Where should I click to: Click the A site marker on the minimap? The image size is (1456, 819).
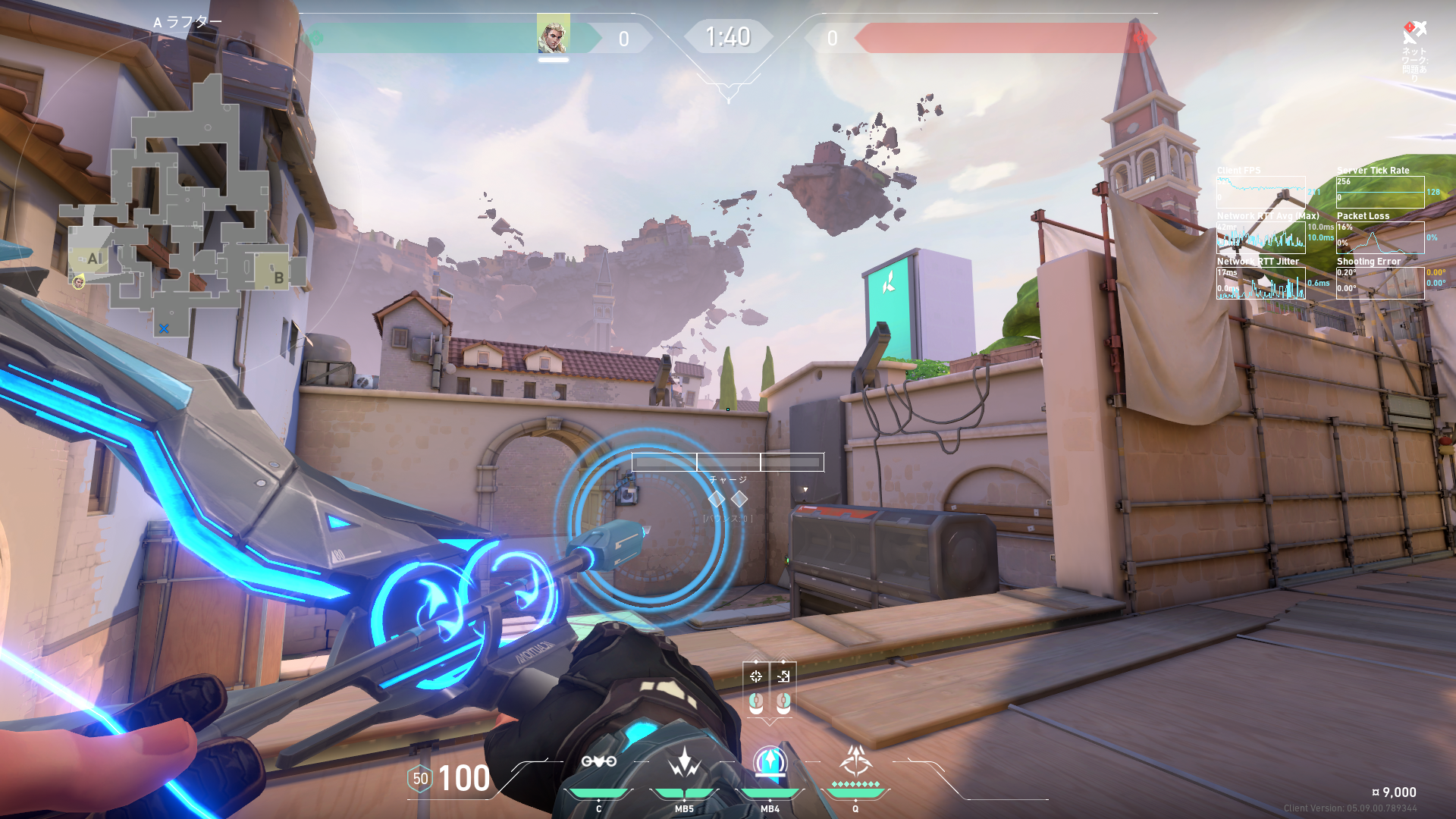[94, 259]
